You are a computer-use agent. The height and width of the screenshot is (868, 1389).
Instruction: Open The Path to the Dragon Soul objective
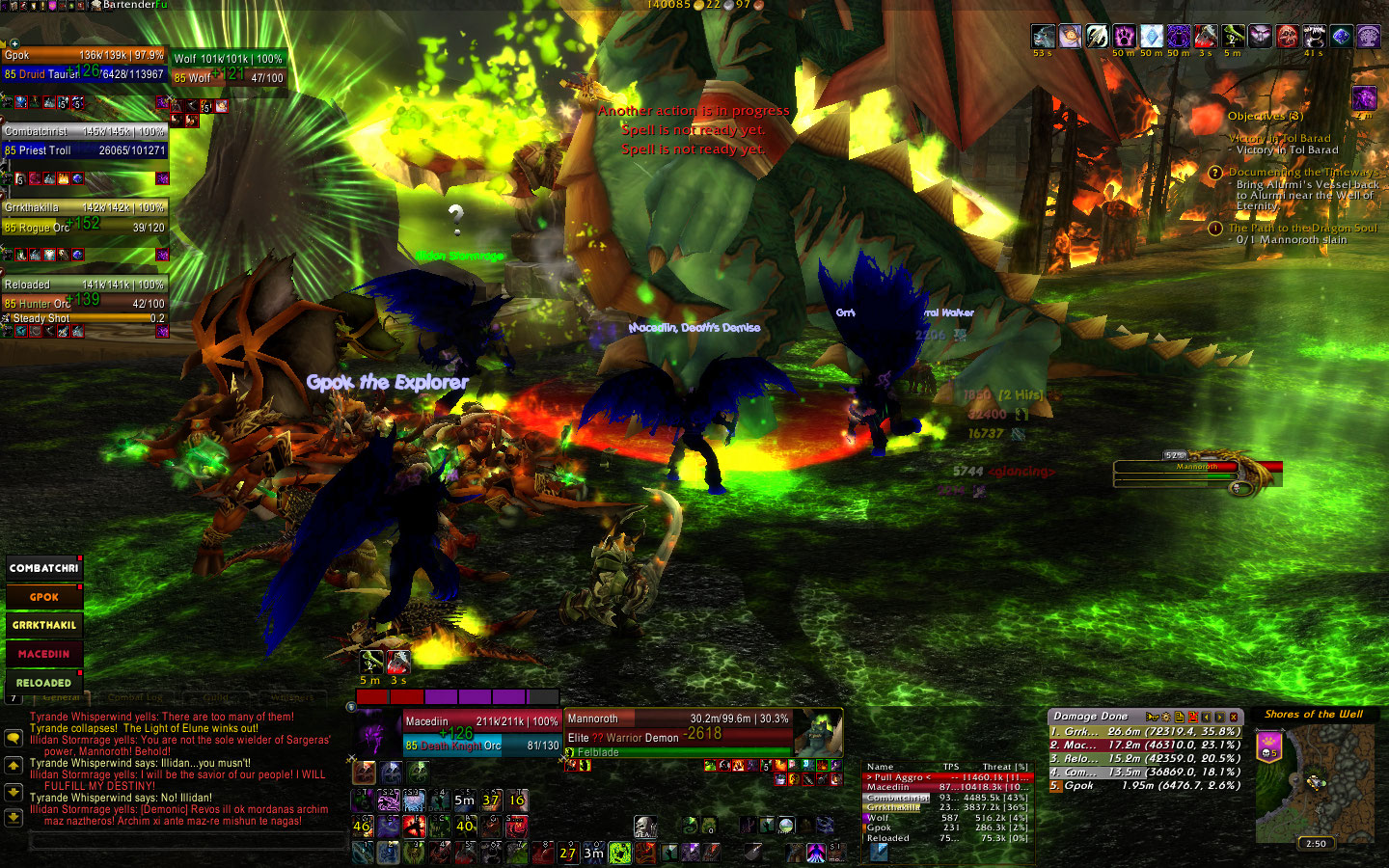[1302, 229]
